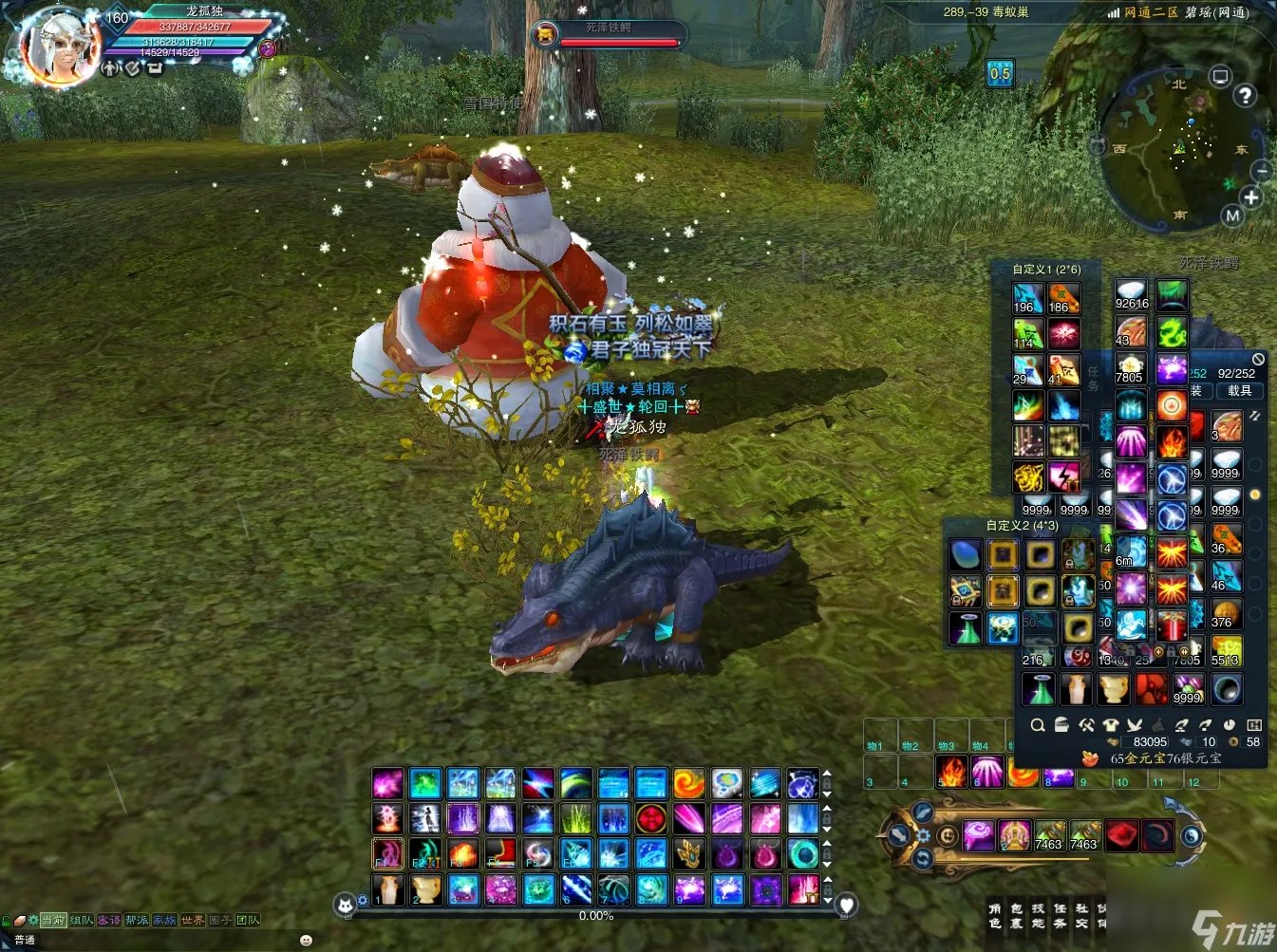
Task: Switch chat to the 组队 (Team) tab
Action: point(82,920)
